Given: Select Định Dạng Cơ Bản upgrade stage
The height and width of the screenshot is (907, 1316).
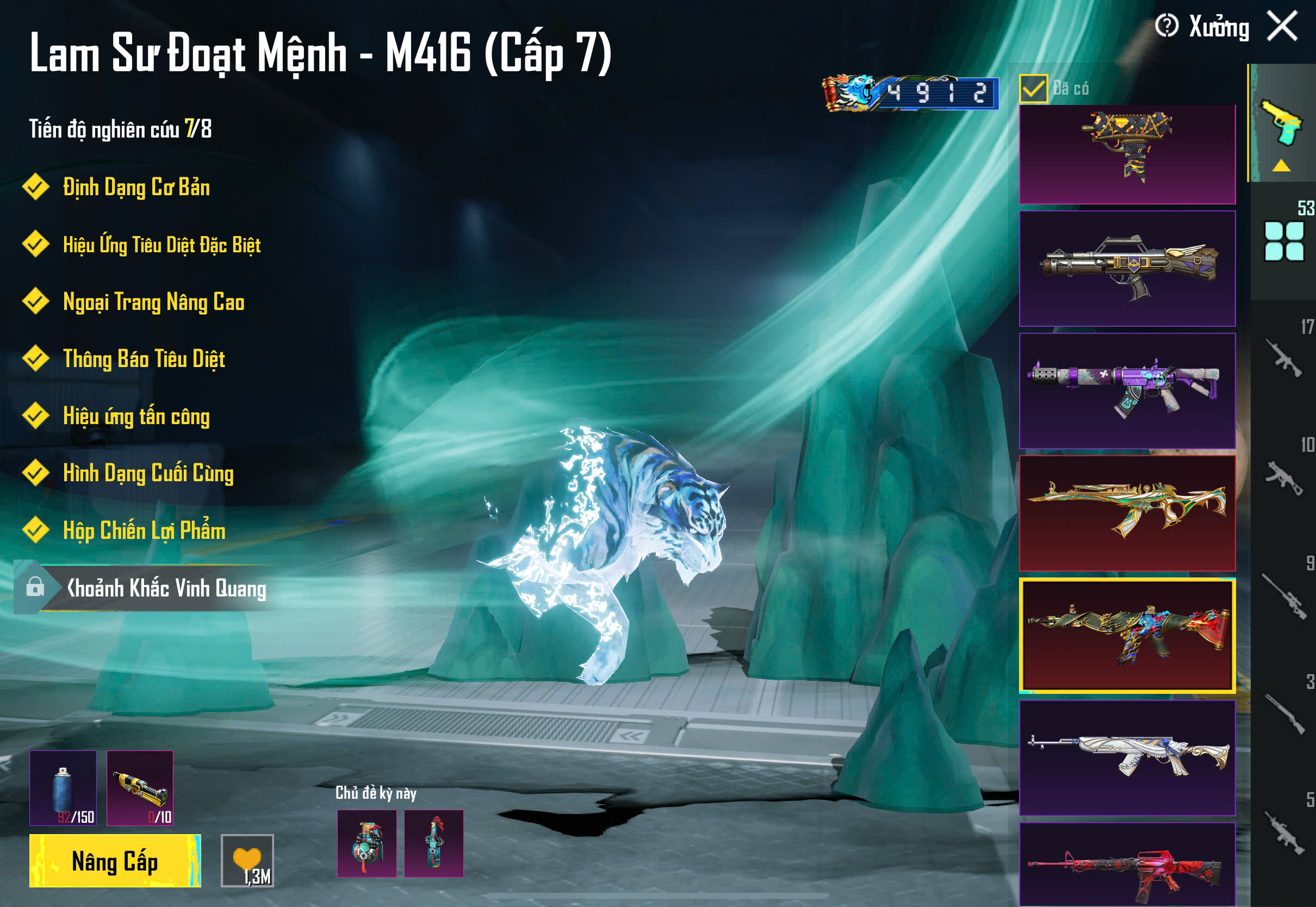Looking at the screenshot, I should pyautogui.click(x=136, y=188).
